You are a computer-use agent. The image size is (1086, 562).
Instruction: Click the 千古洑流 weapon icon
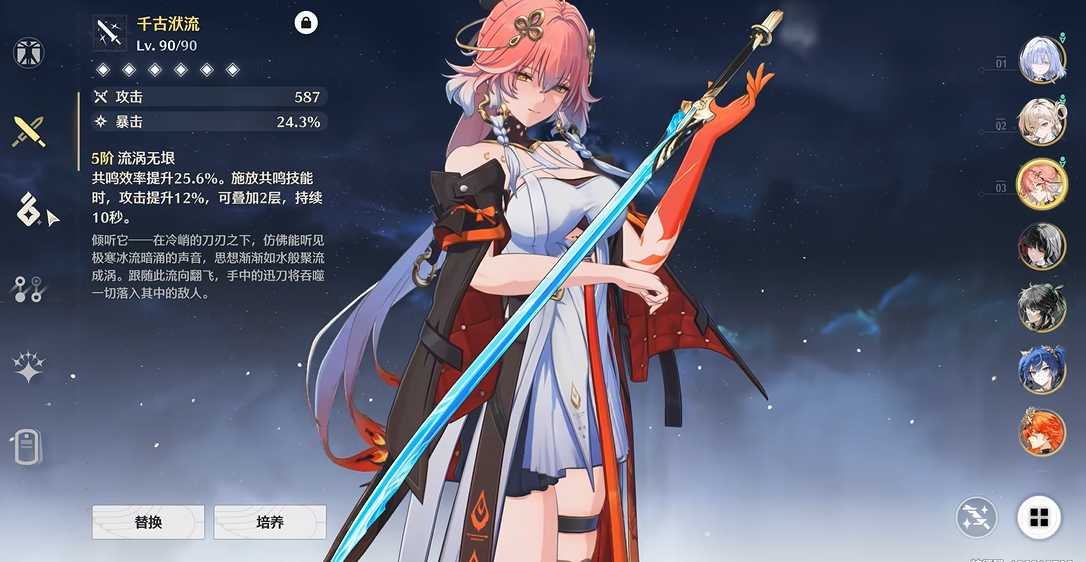pyautogui.click(x=109, y=34)
